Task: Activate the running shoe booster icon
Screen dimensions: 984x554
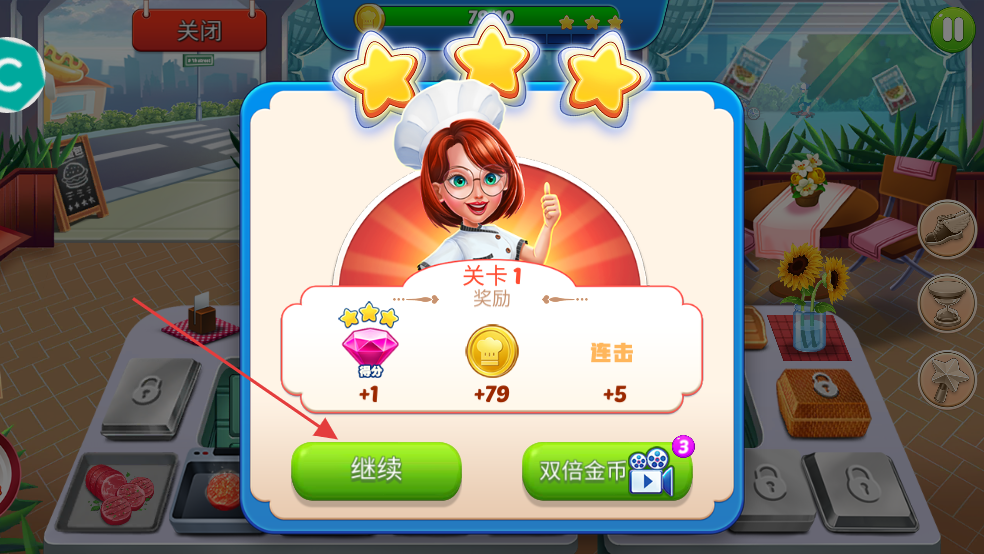Action: [946, 229]
